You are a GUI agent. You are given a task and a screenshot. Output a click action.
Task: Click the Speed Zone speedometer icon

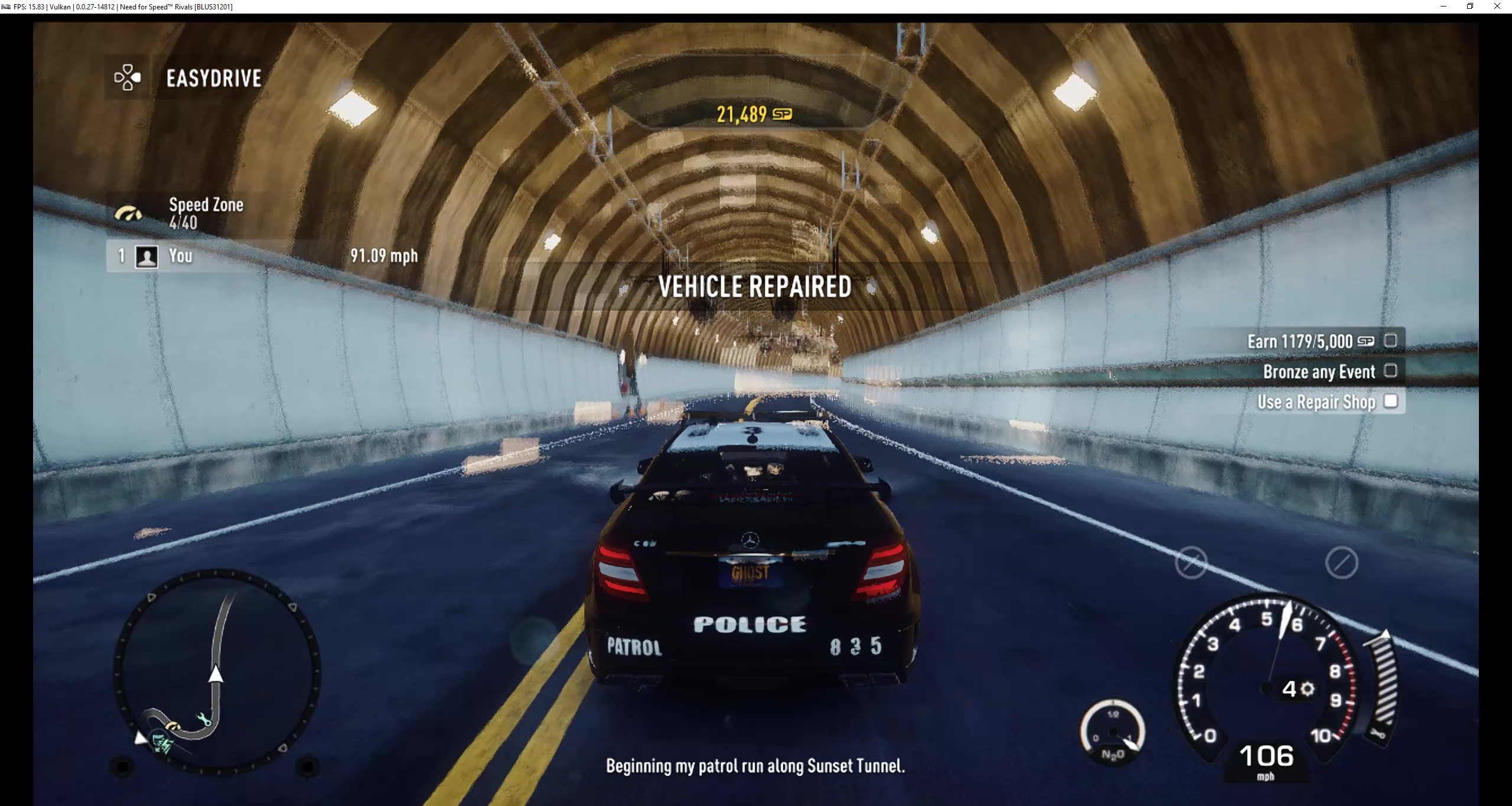point(129,213)
